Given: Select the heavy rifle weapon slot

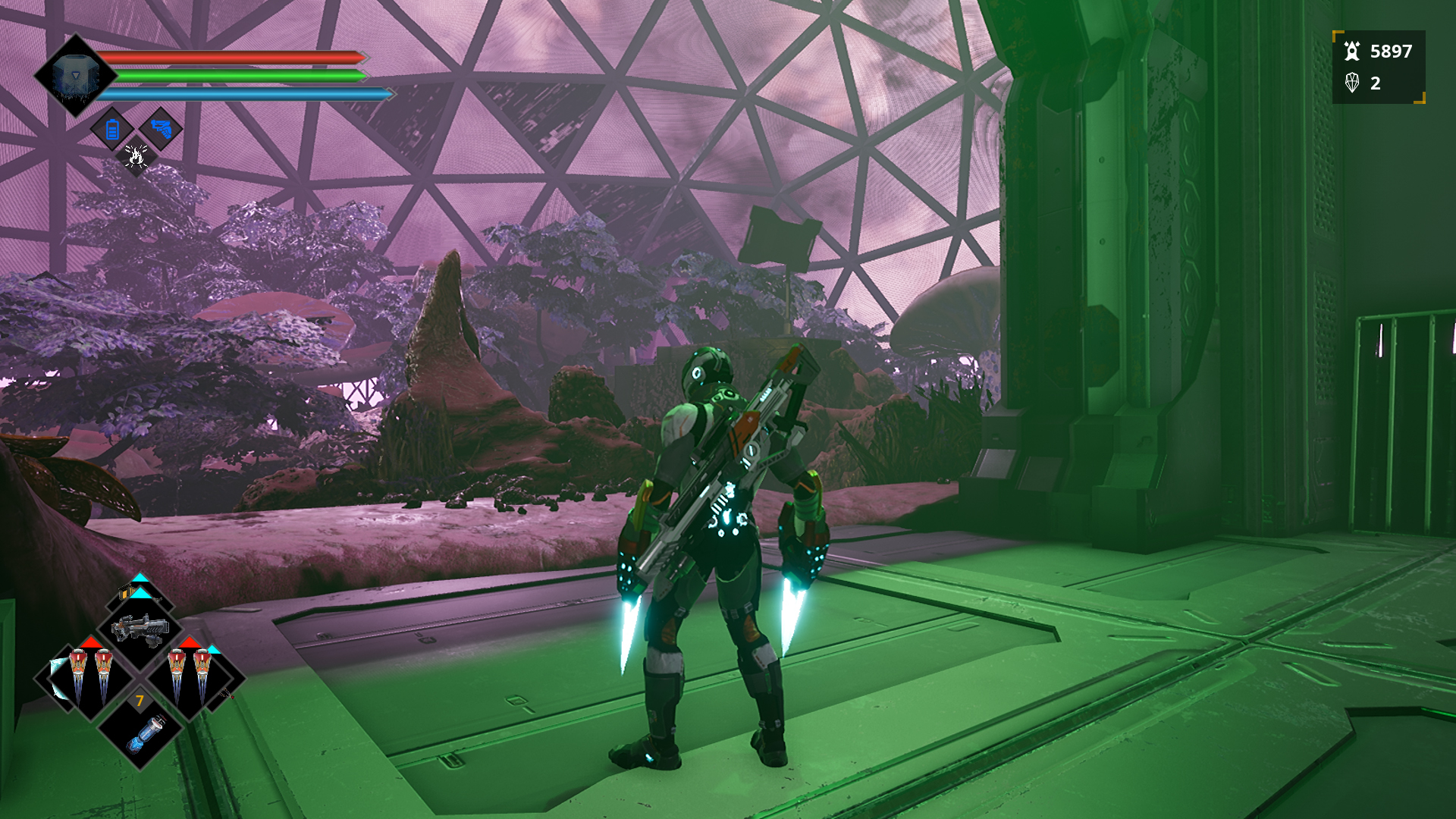Looking at the screenshot, I should point(140,629).
